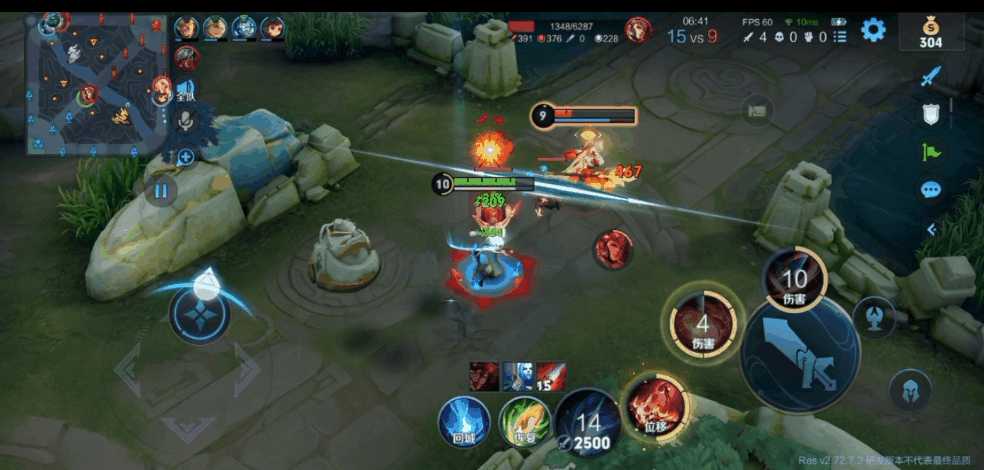Open the quick chat bubble
Viewport: 984px width, 470px height.
pyautogui.click(x=931, y=190)
